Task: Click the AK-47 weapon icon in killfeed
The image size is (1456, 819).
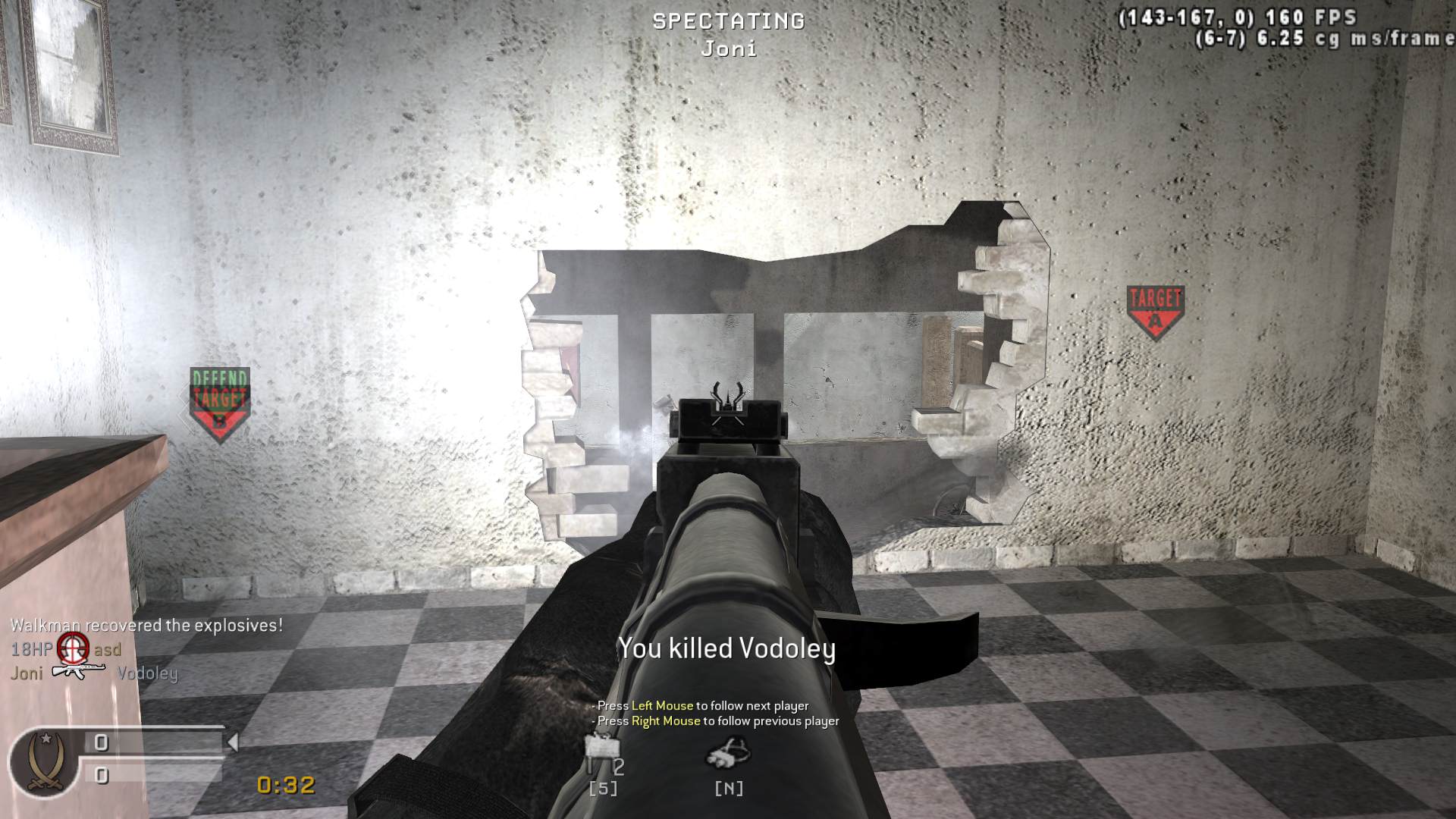Action: [80, 671]
